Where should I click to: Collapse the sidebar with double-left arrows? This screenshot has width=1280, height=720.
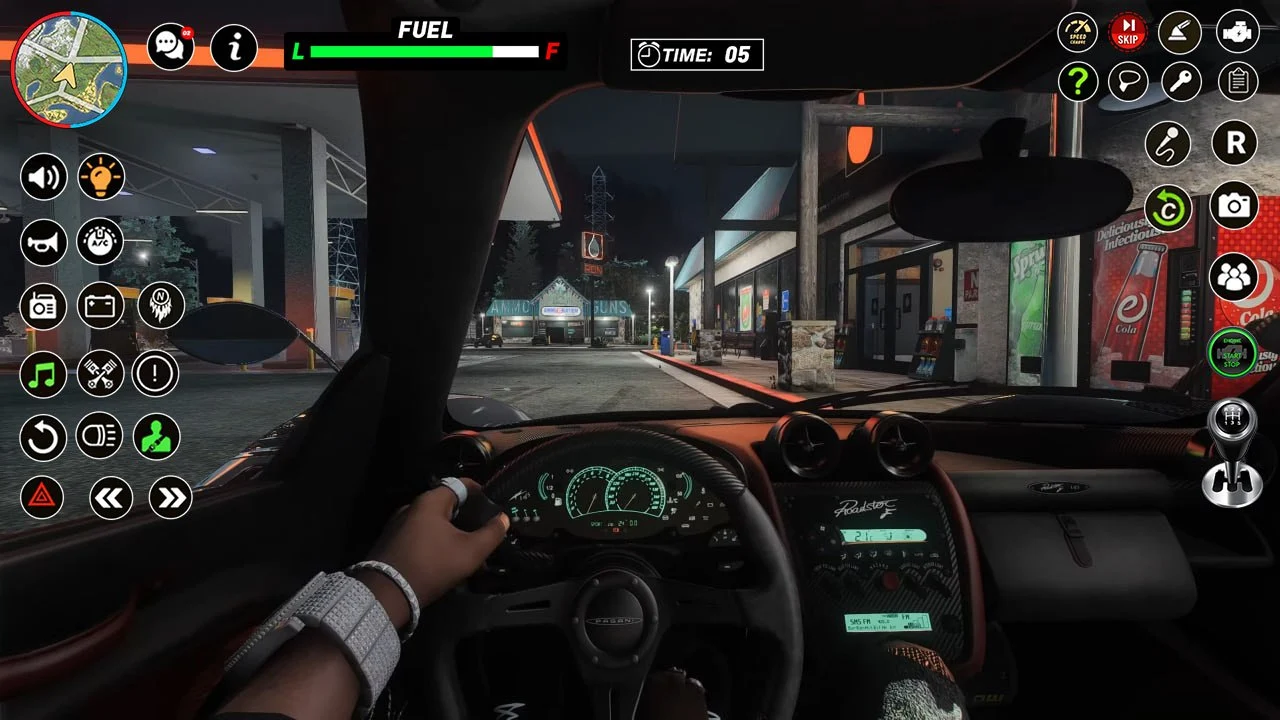click(x=110, y=498)
